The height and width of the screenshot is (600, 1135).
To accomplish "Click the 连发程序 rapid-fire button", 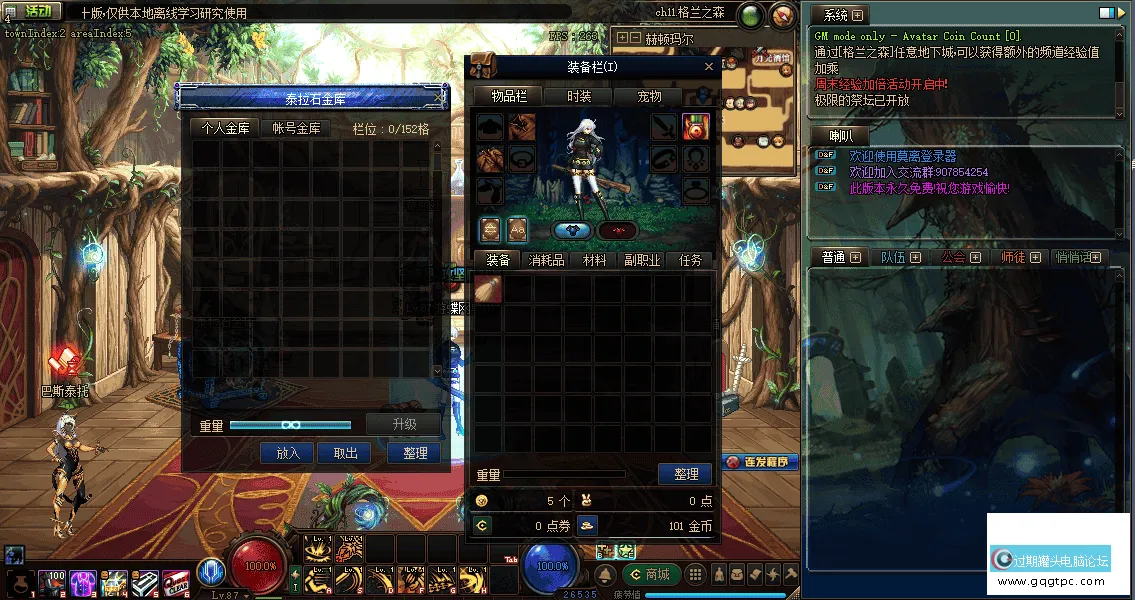I will pos(762,462).
